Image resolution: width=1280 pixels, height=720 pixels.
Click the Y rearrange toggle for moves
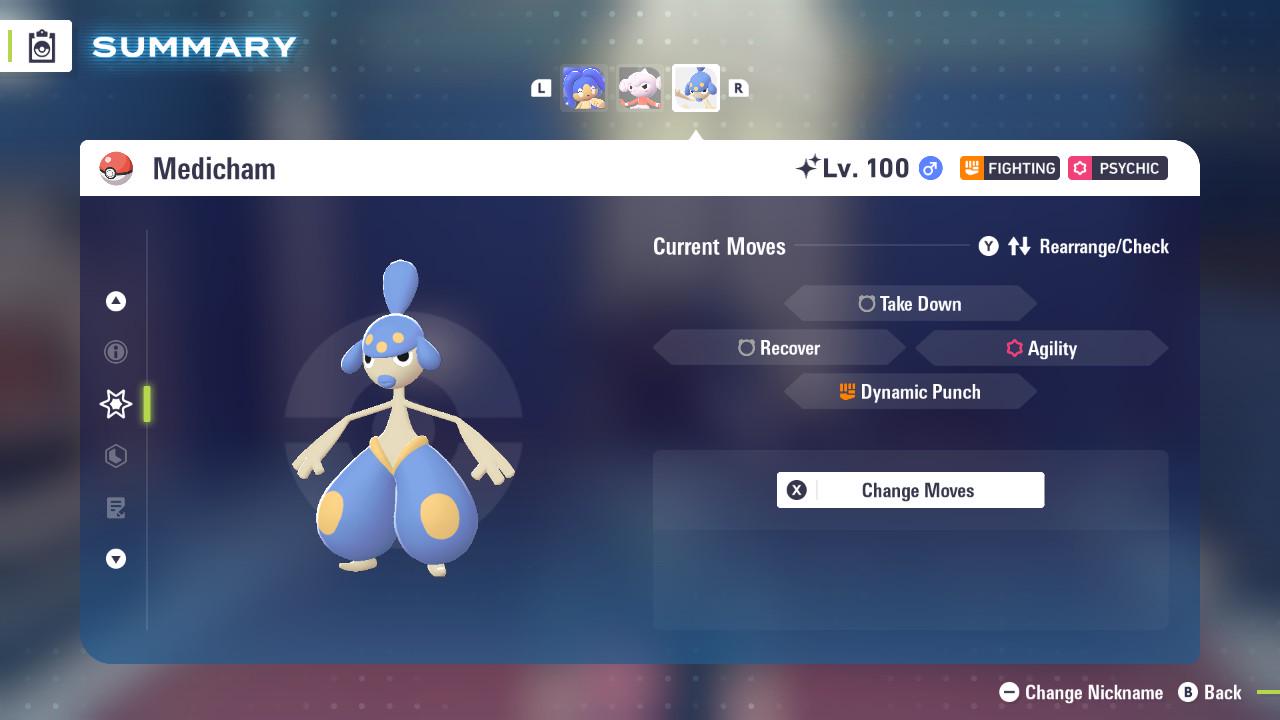coord(989,246)
